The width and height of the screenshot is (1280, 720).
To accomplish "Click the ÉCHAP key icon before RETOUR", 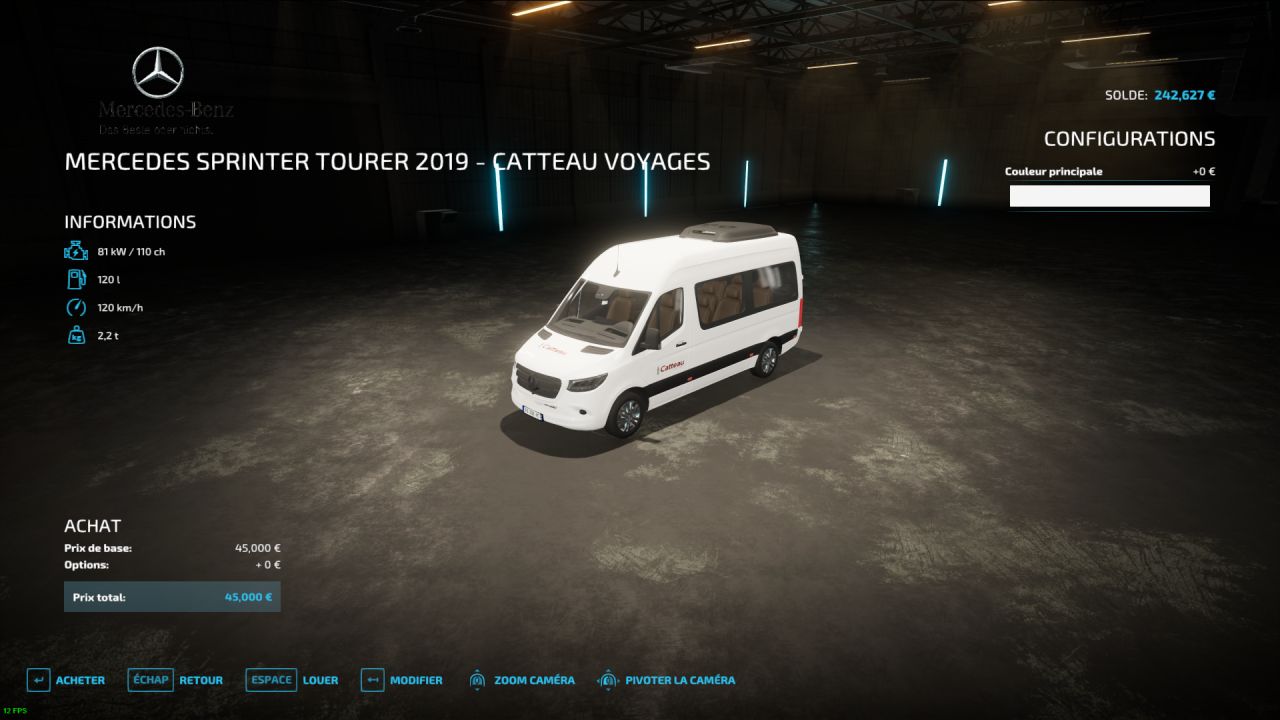I will tap(150, 680).
